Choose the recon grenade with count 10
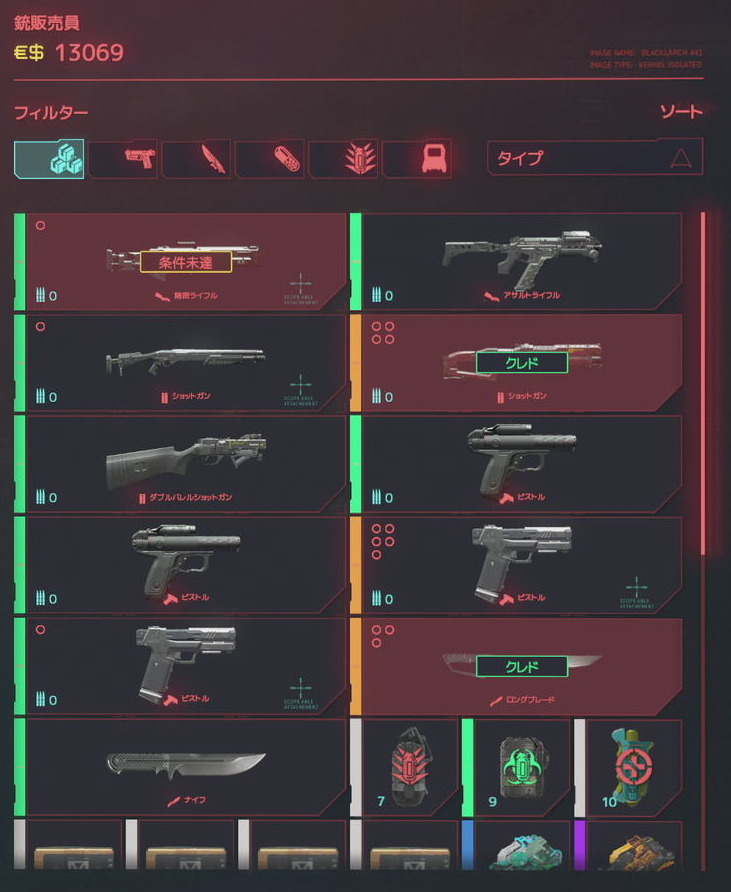 [633, 767]
